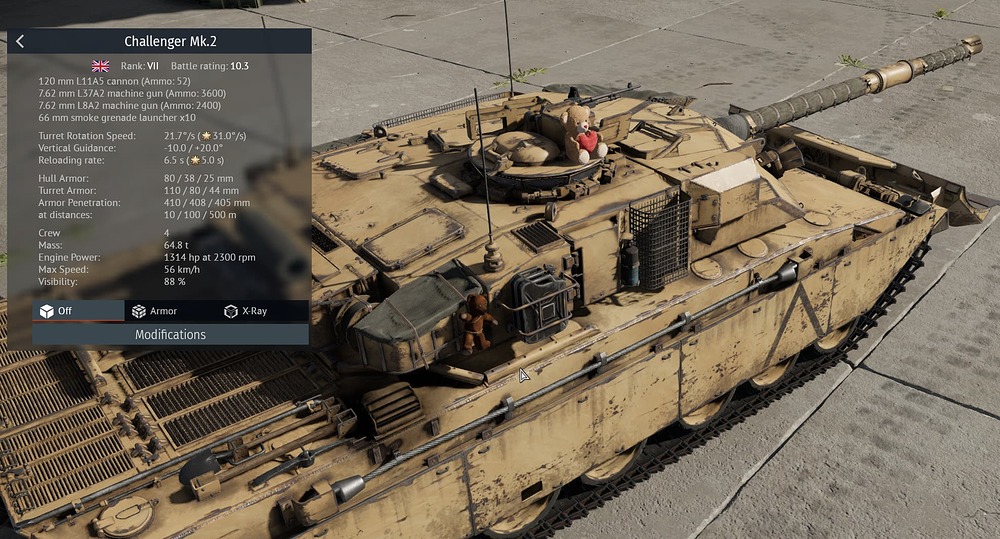Open the Modifications panel
Image resolution: width=1000 pixels, height=539 pixels.
(x=170, y=335)
